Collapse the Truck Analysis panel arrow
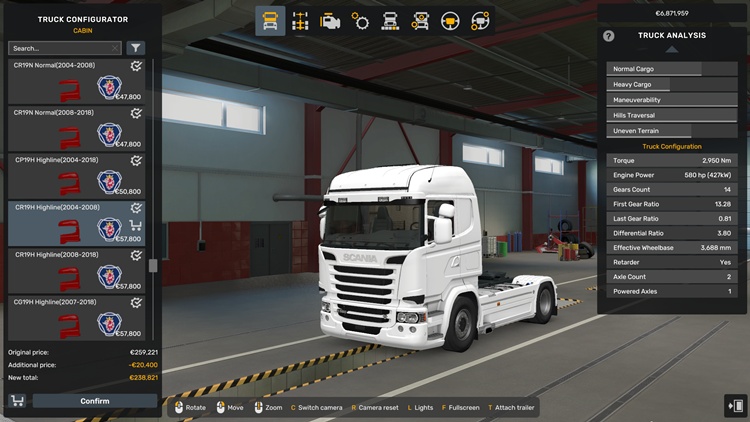Image resolution: width=750 pixels, height=422 pixels. tap(672, 50)
